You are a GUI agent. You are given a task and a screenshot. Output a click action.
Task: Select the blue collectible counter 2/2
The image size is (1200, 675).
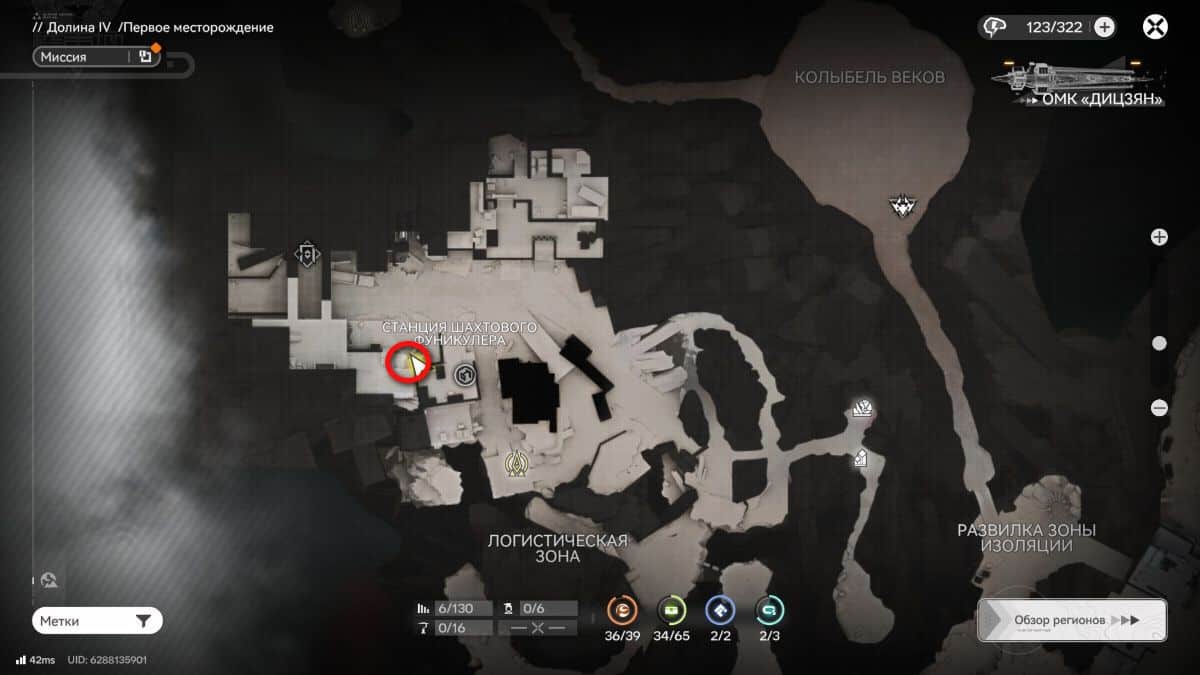pos(720,611)
